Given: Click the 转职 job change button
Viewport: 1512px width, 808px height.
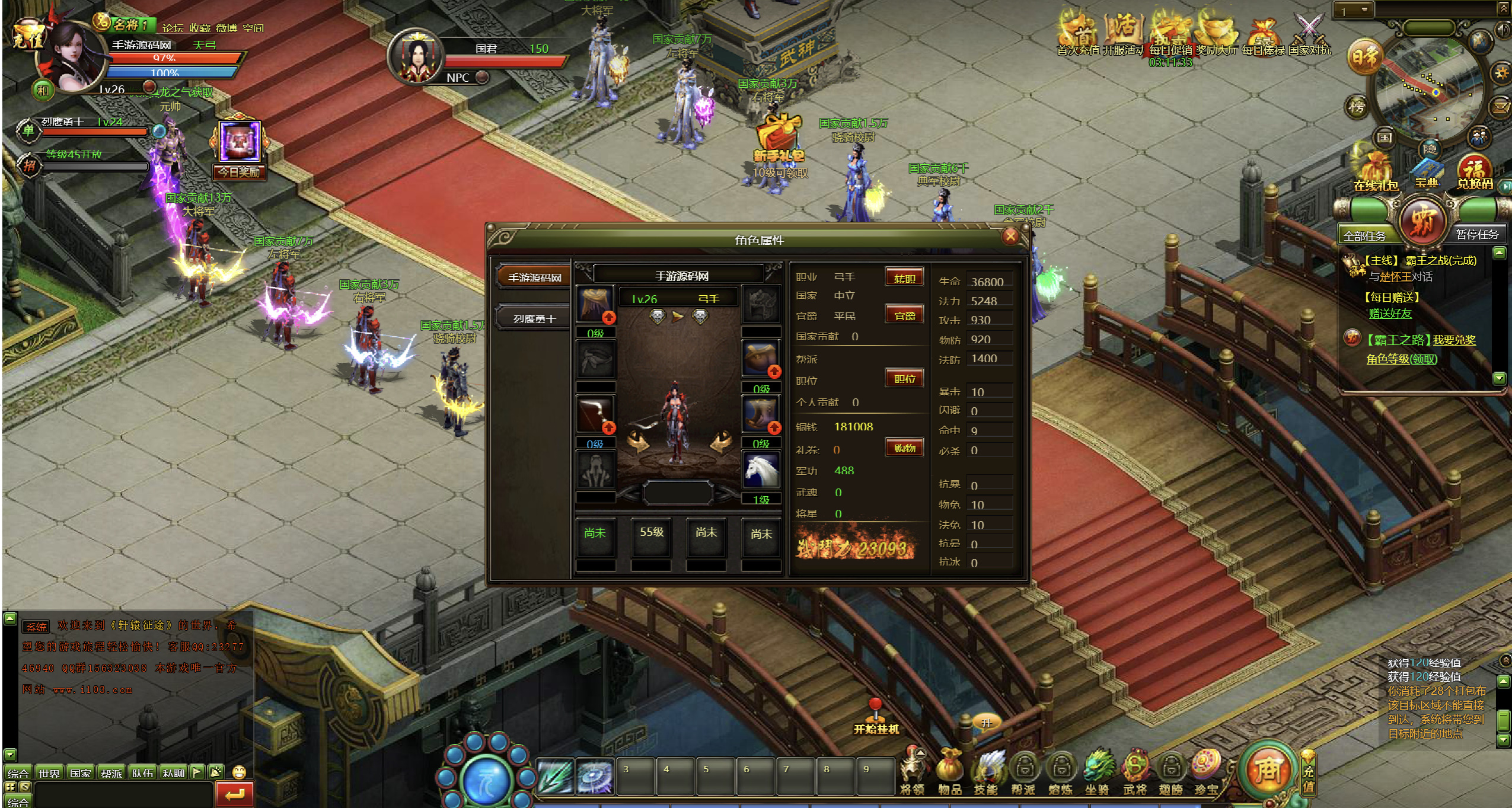Looking at the screenshot, I should (904, 278).
